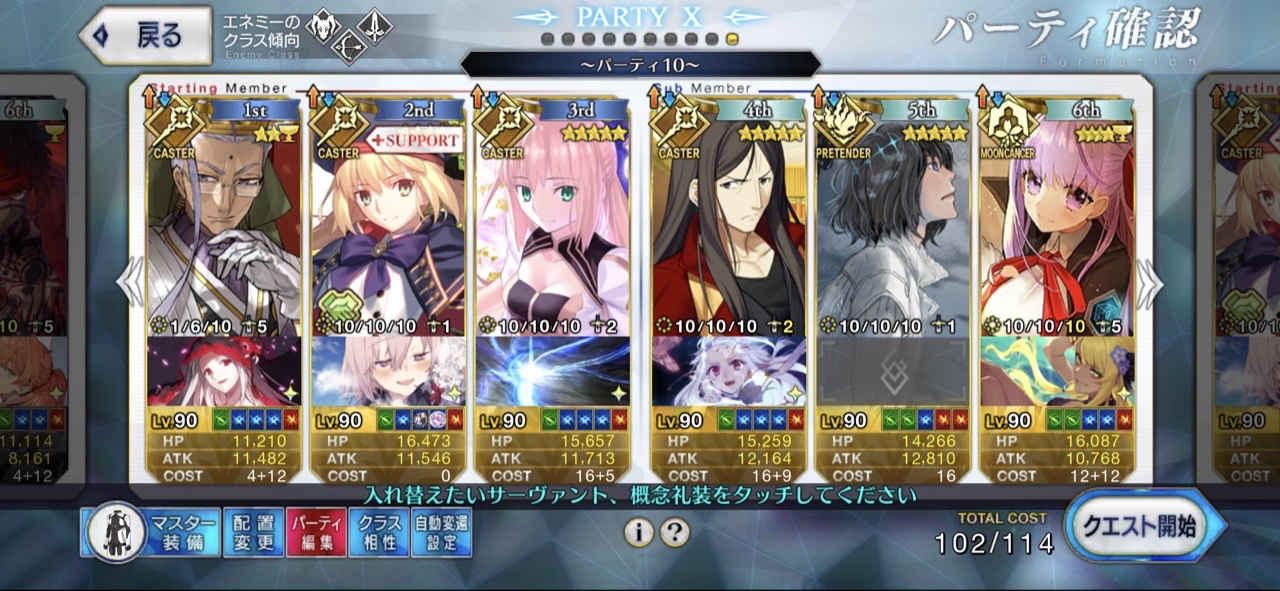Select the 1st slot Caster servant card
The image size is (1280, 591).
(224, 230)
